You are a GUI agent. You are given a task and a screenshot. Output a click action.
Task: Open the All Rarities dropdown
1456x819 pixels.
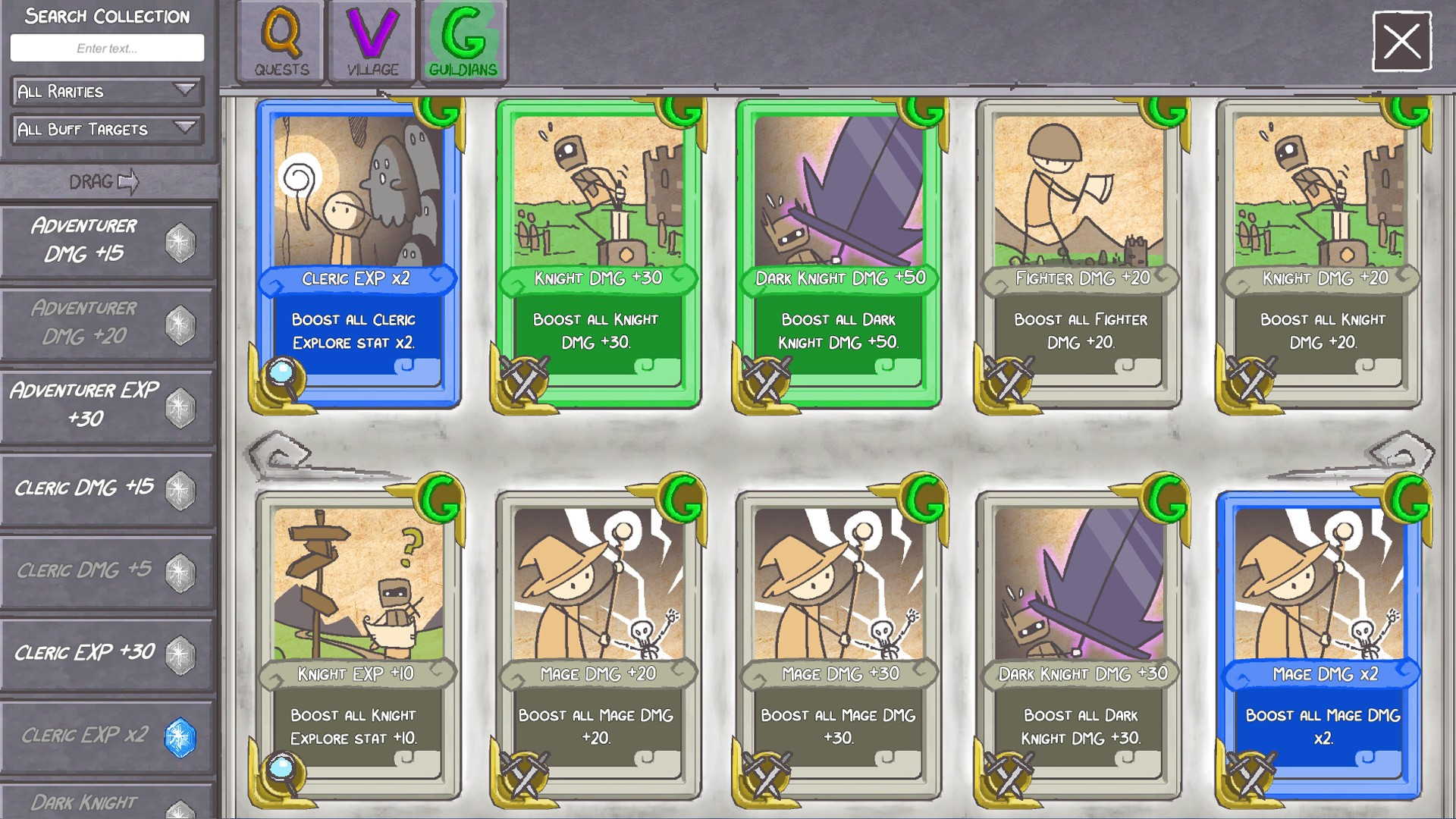click(x=107, y=91)
